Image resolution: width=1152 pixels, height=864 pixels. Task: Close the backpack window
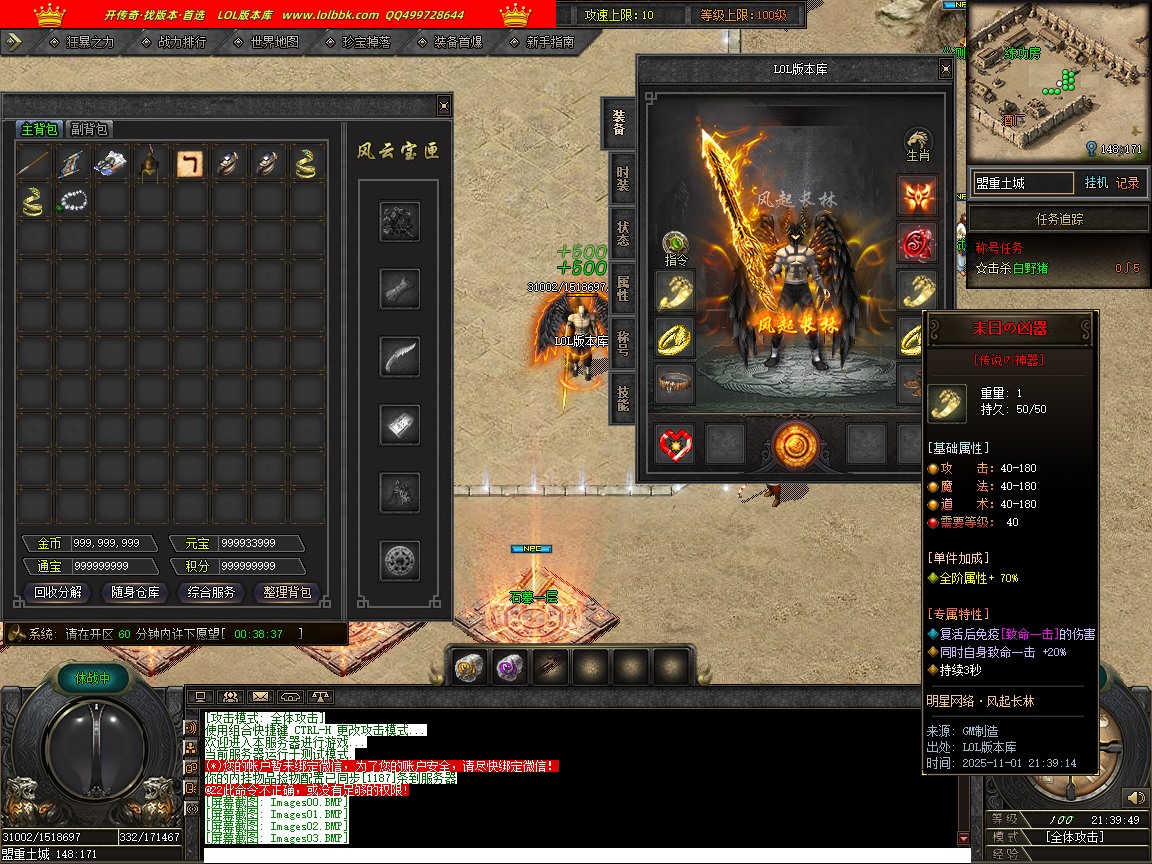[444, 106]
